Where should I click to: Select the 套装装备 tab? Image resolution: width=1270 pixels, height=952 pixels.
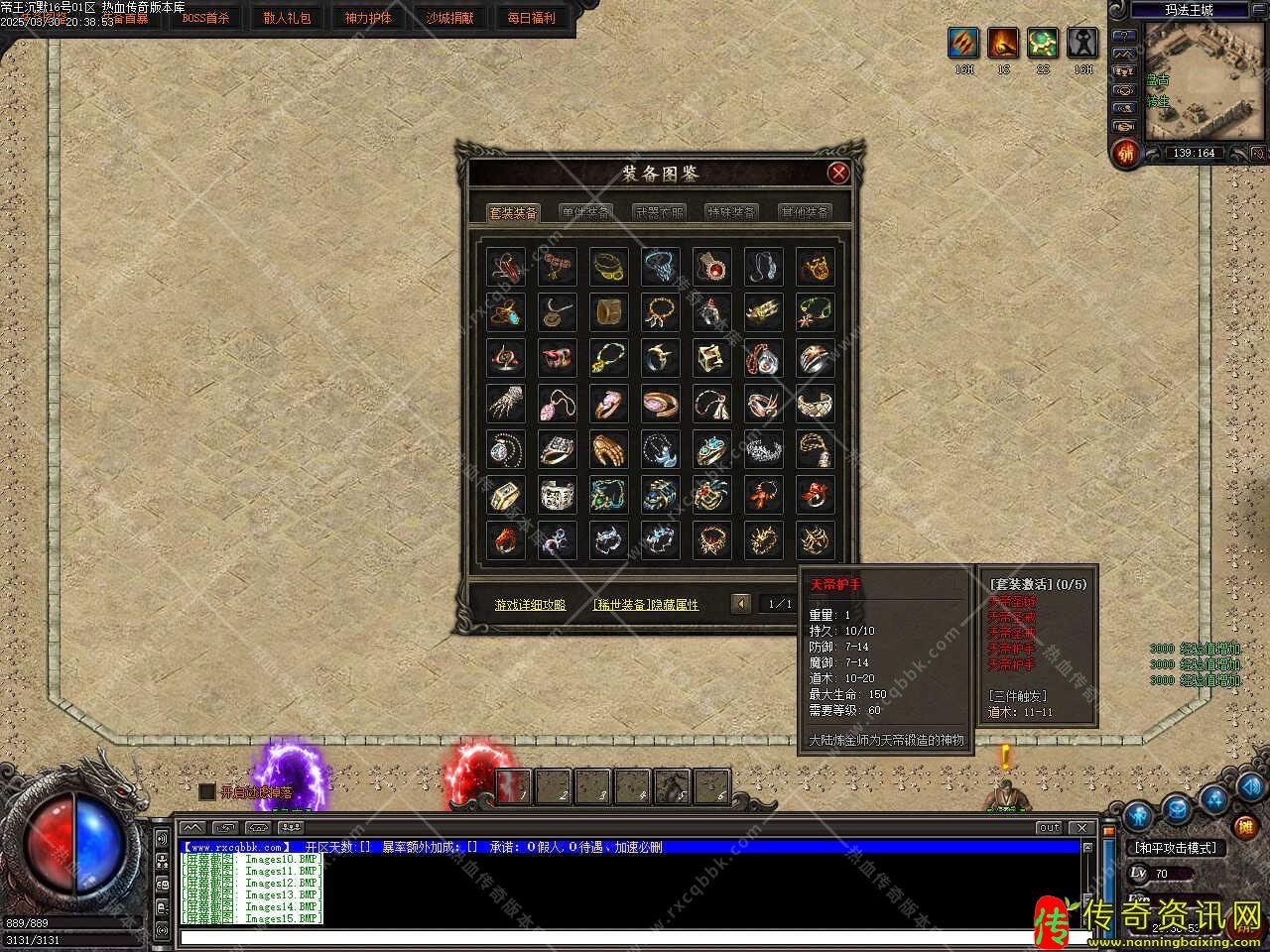click(514, 212)
